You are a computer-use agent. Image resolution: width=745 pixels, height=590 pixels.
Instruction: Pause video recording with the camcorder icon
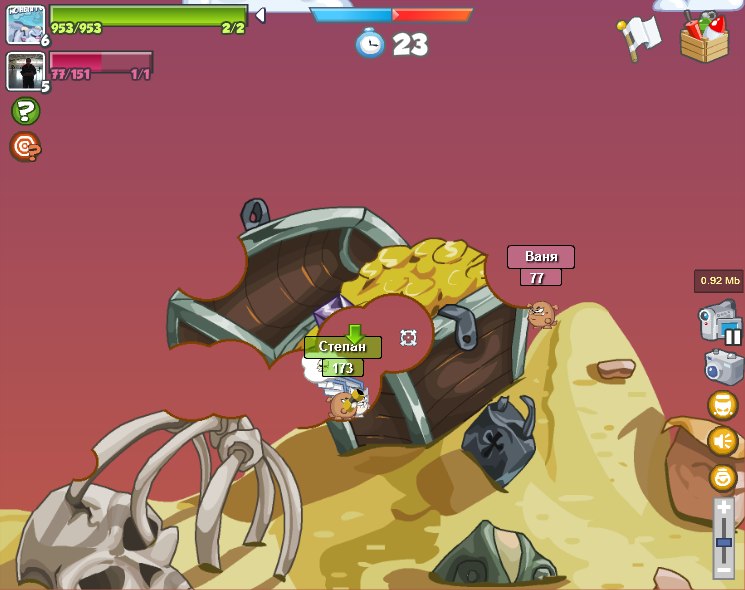tap(720, 323)
